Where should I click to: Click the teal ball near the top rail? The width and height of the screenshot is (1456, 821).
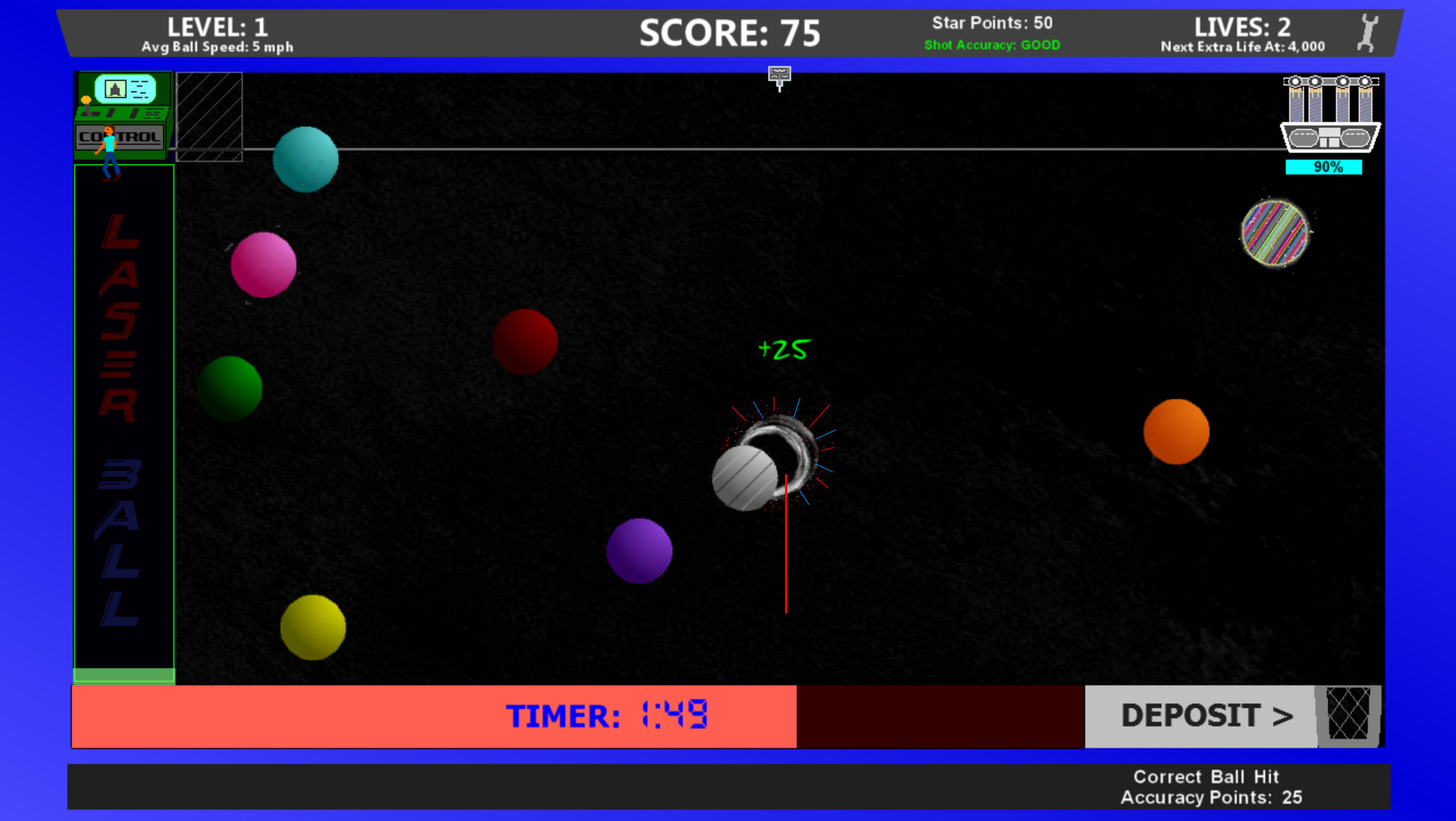pyautogui.click(x=305, y=159)
